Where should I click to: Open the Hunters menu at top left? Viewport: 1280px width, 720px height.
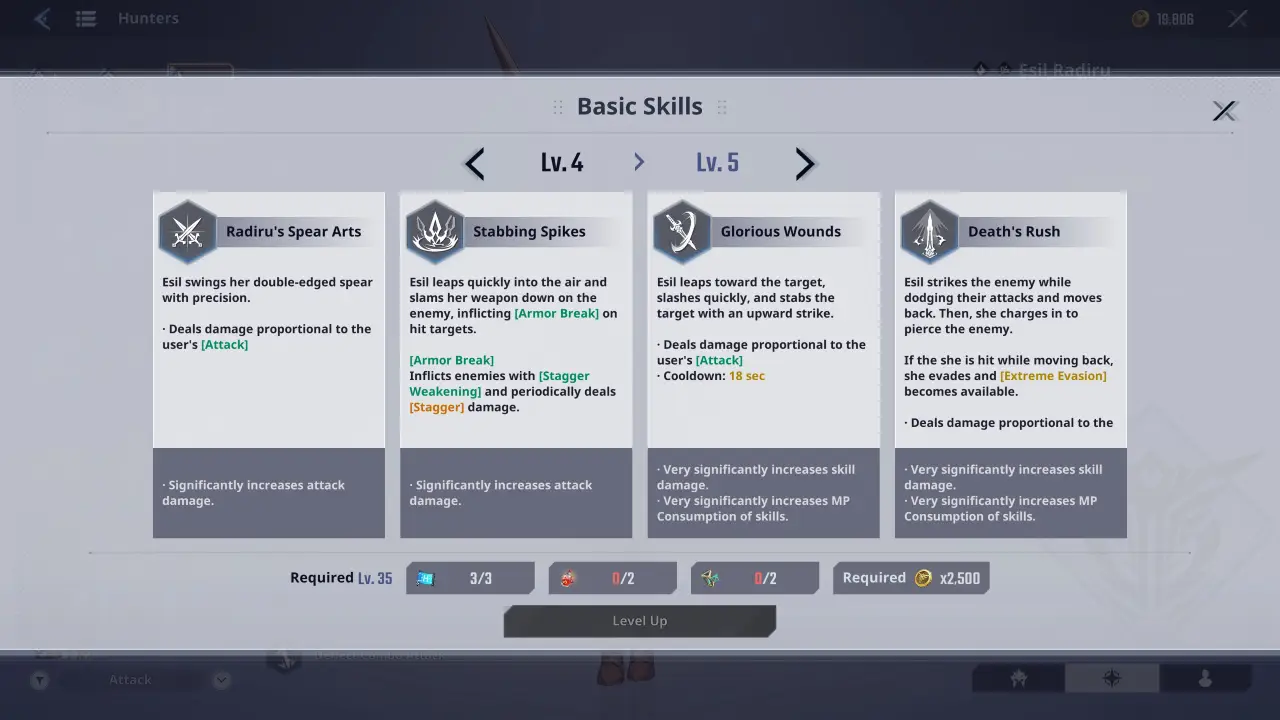point(84,18)
